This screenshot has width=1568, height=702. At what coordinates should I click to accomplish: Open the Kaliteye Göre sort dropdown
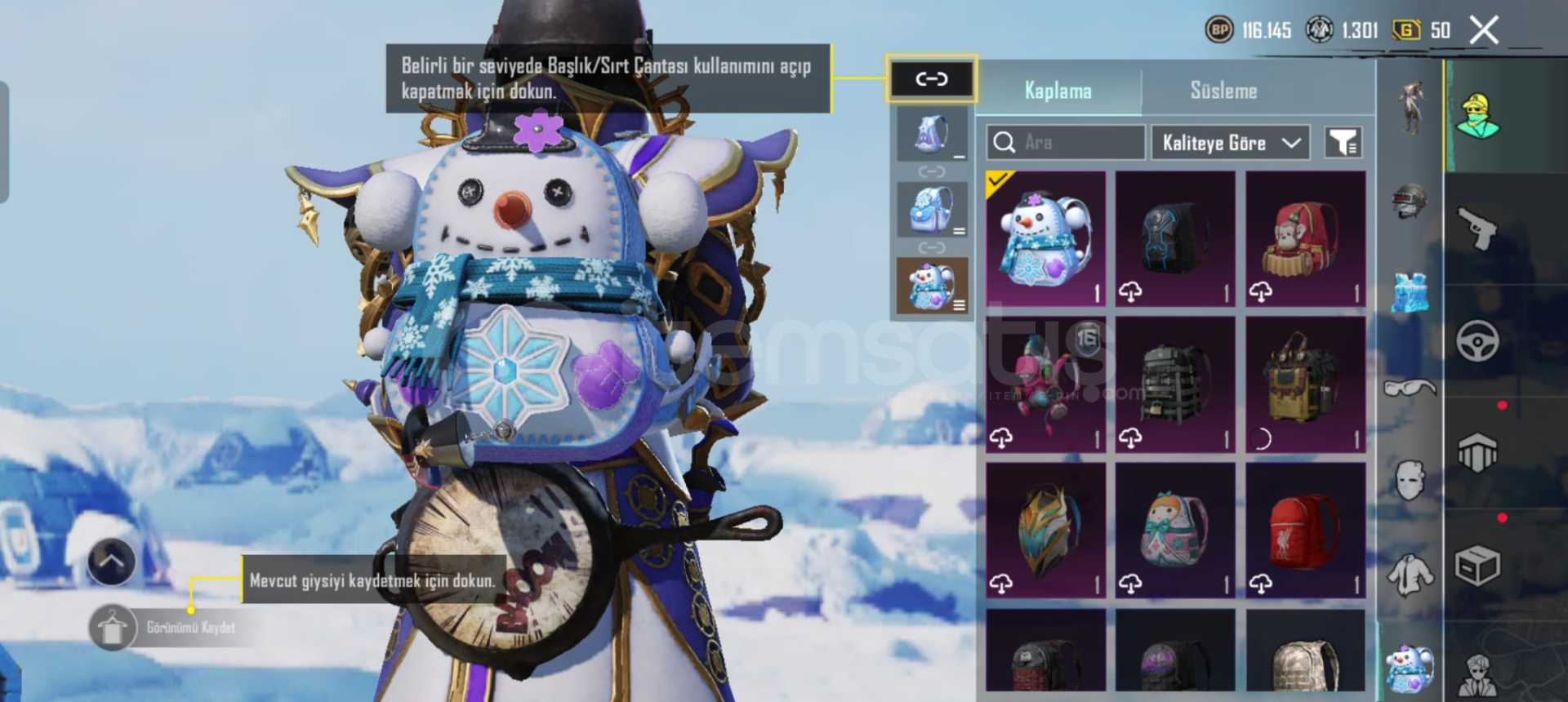point(1230,143)
